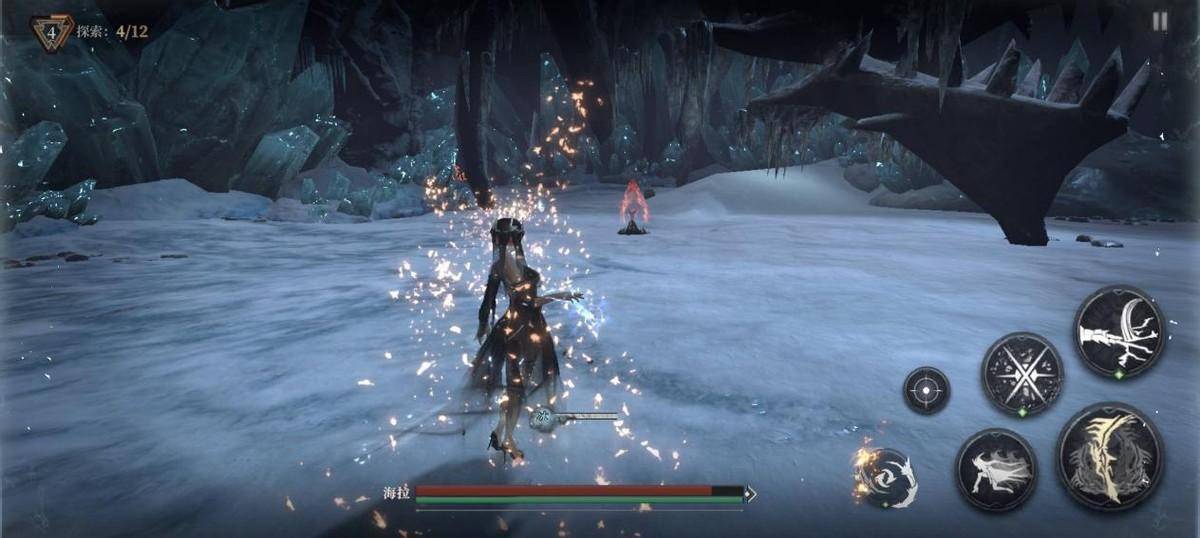Pause the game with the pause button
Screen dimensions: 1200x538
pyautogui.click(x=1159, y=22)
